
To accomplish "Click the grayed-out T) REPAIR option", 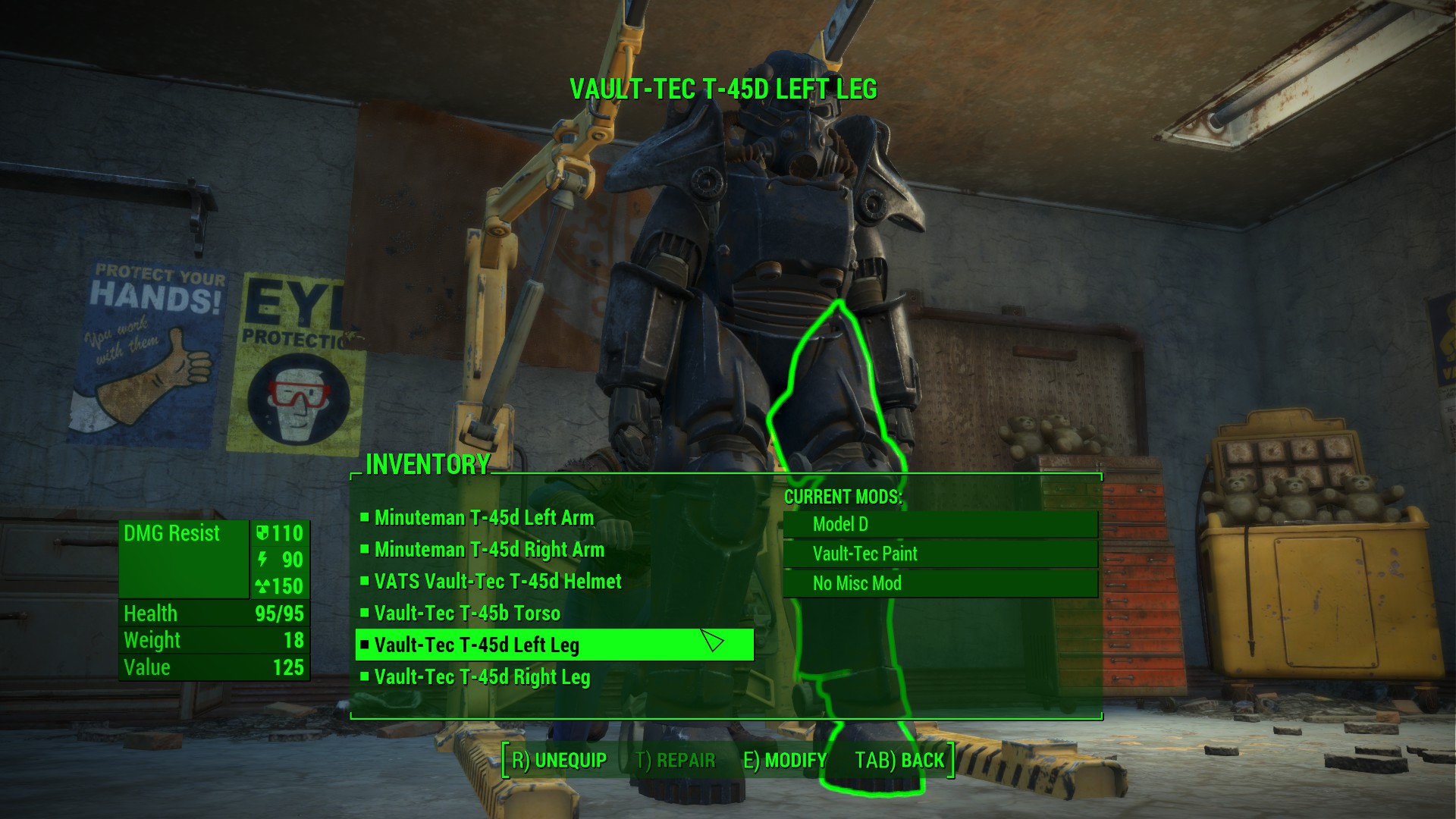I will pyautogui.click(x=675, y=760).
